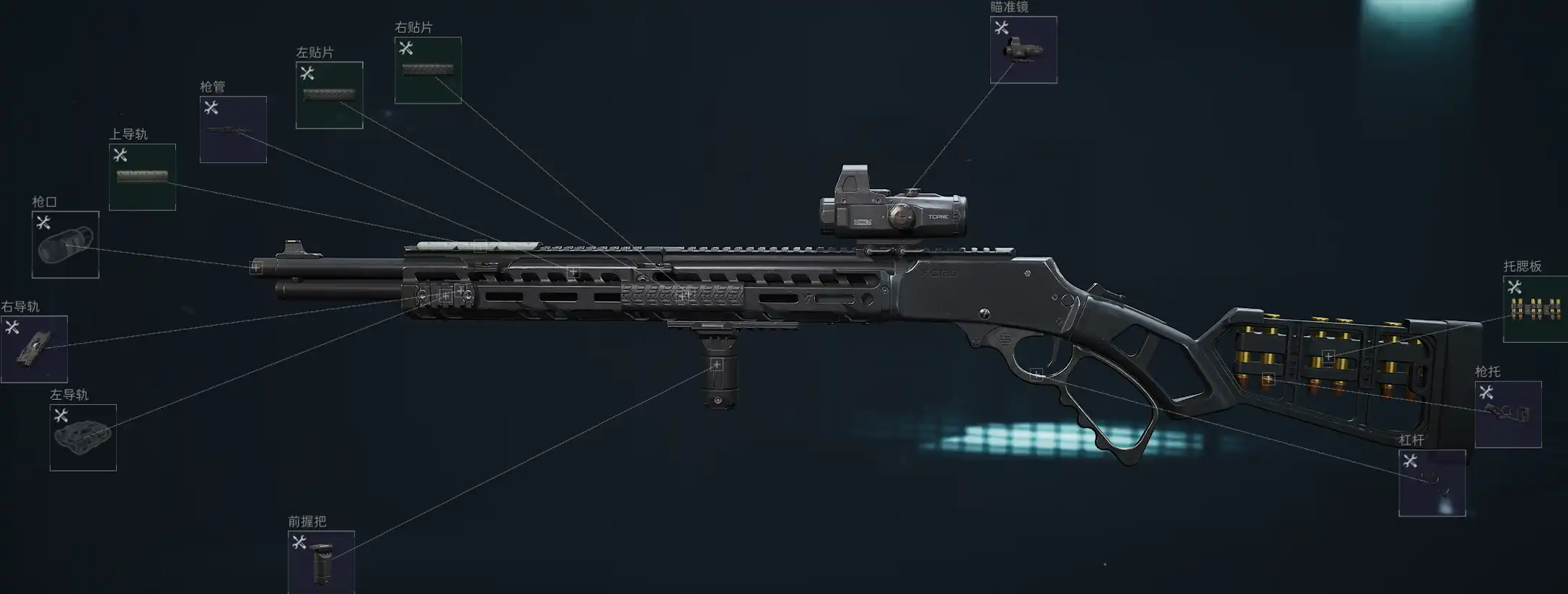Open the 枪管 barrel attachment slot
Image resolution: width=1568 pixels, height=594 pixels.
[233, 129]
